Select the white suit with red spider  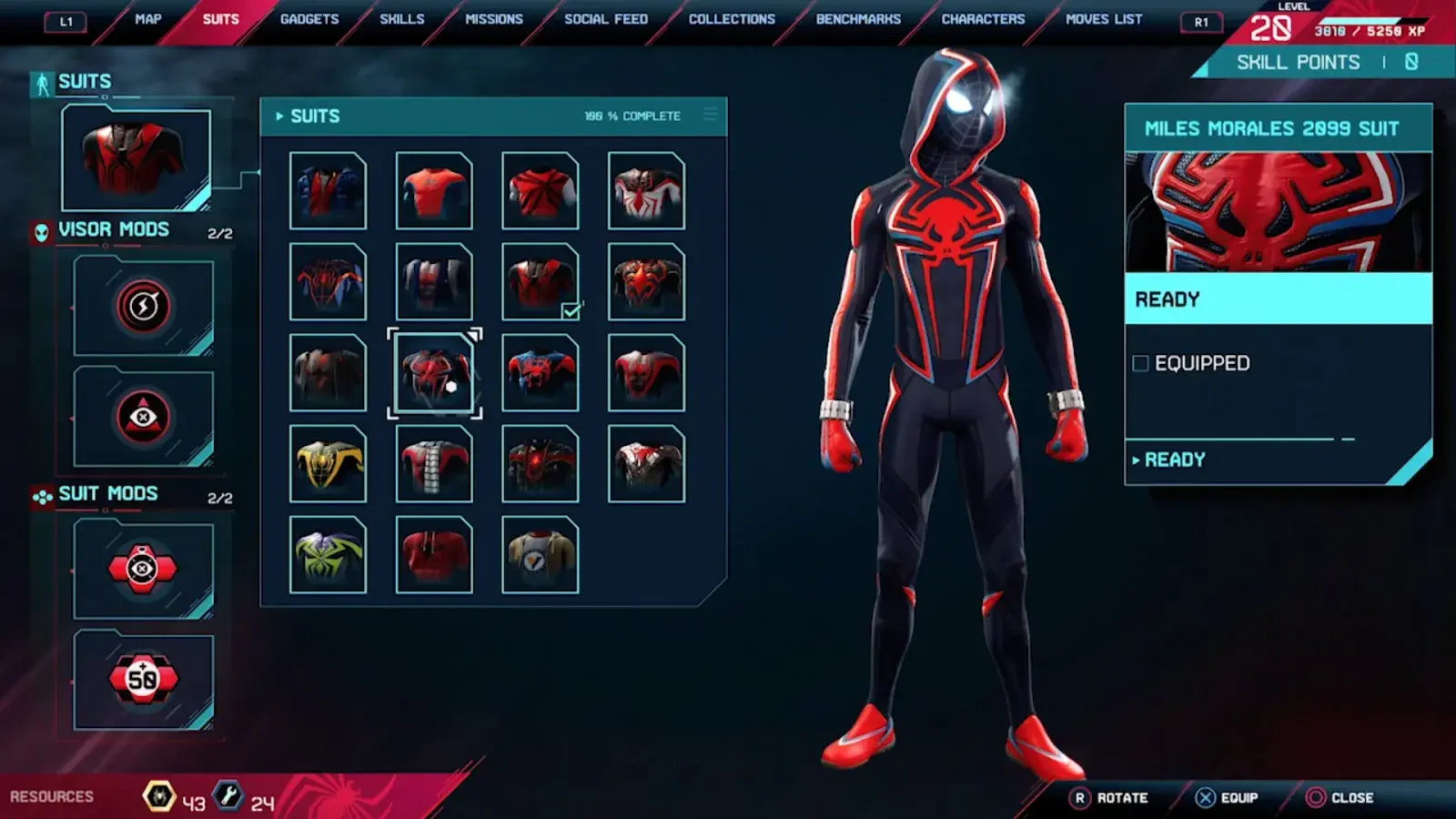click(646, 190)
